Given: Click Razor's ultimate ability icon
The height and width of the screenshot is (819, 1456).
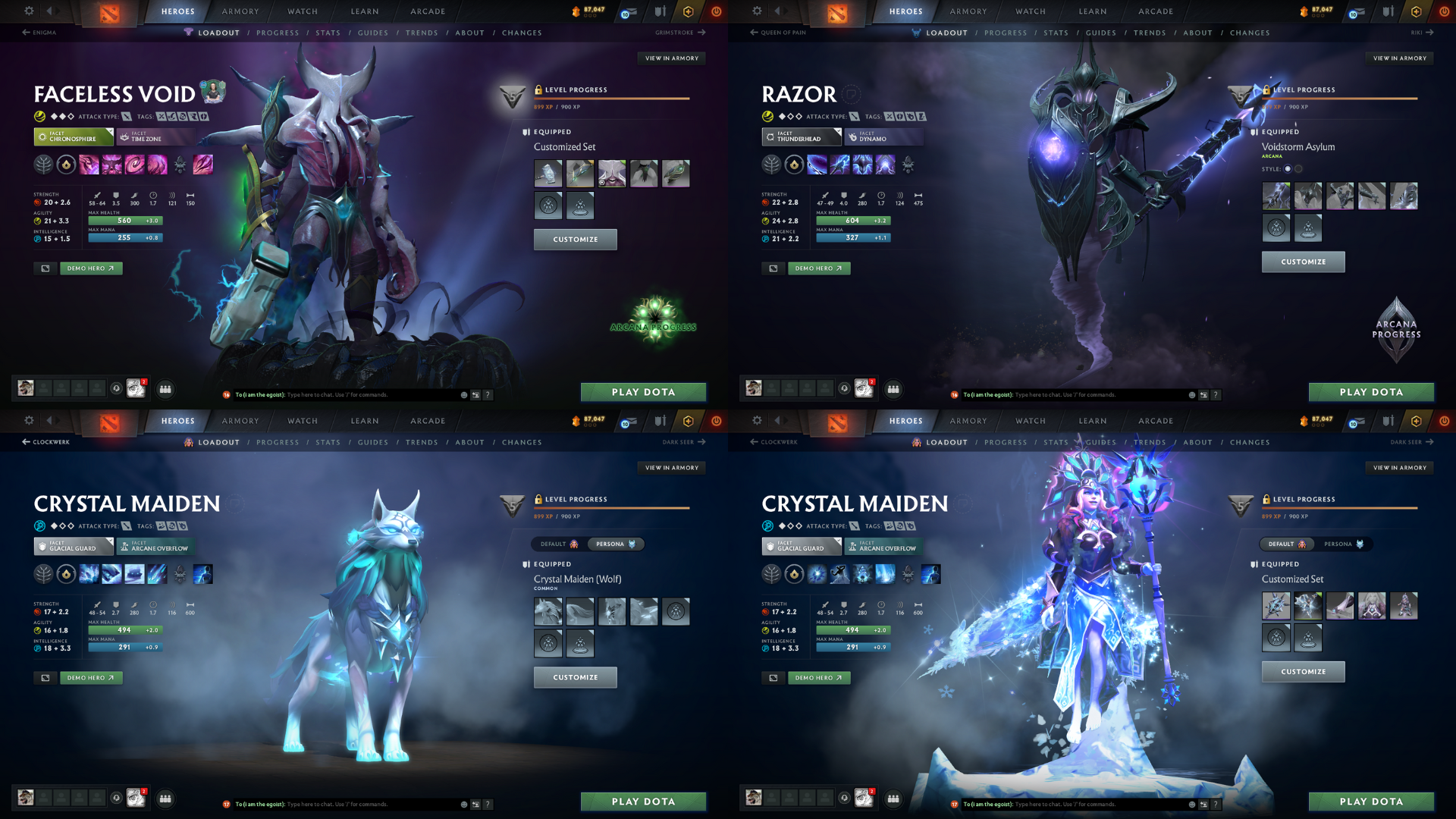Looking at the screenshot, I should 885,165.
